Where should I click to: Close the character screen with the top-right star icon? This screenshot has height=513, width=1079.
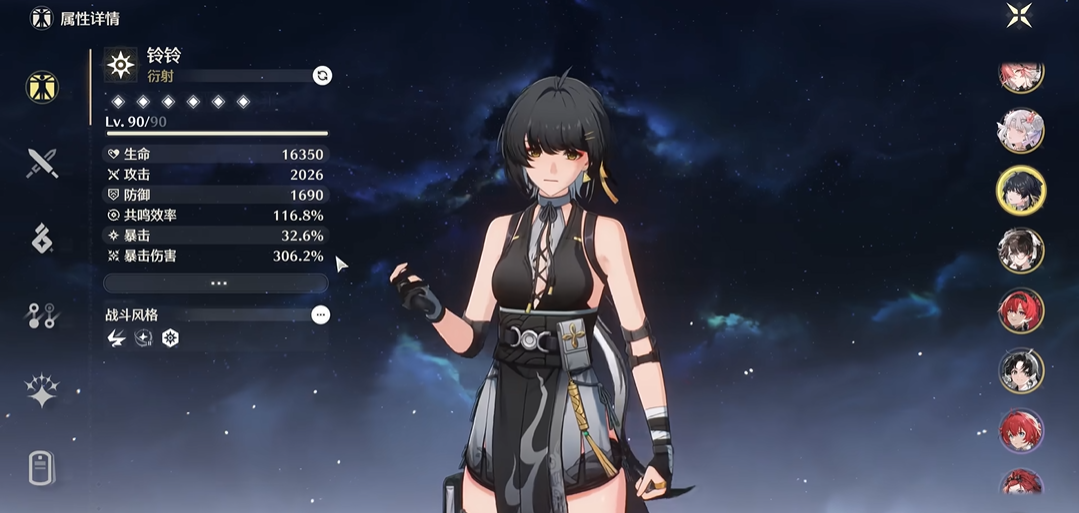coord(1019,15)
